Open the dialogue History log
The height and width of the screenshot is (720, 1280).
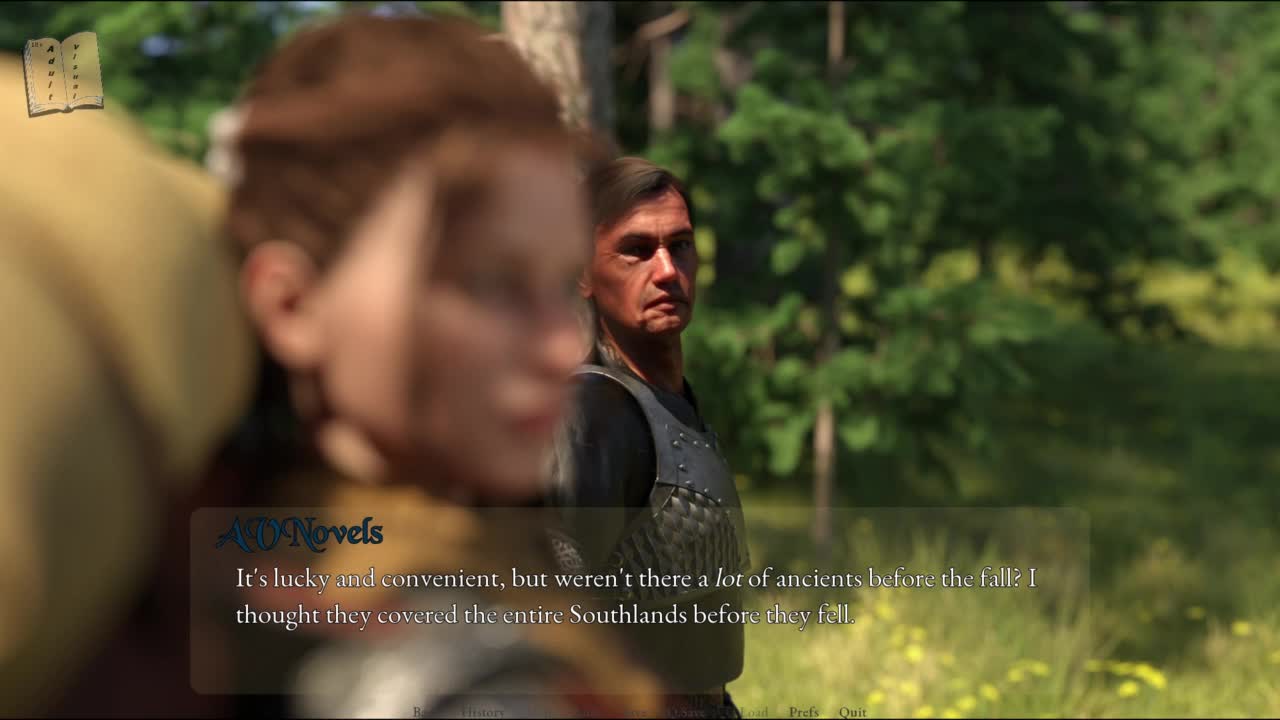click(x=483, y=712)
